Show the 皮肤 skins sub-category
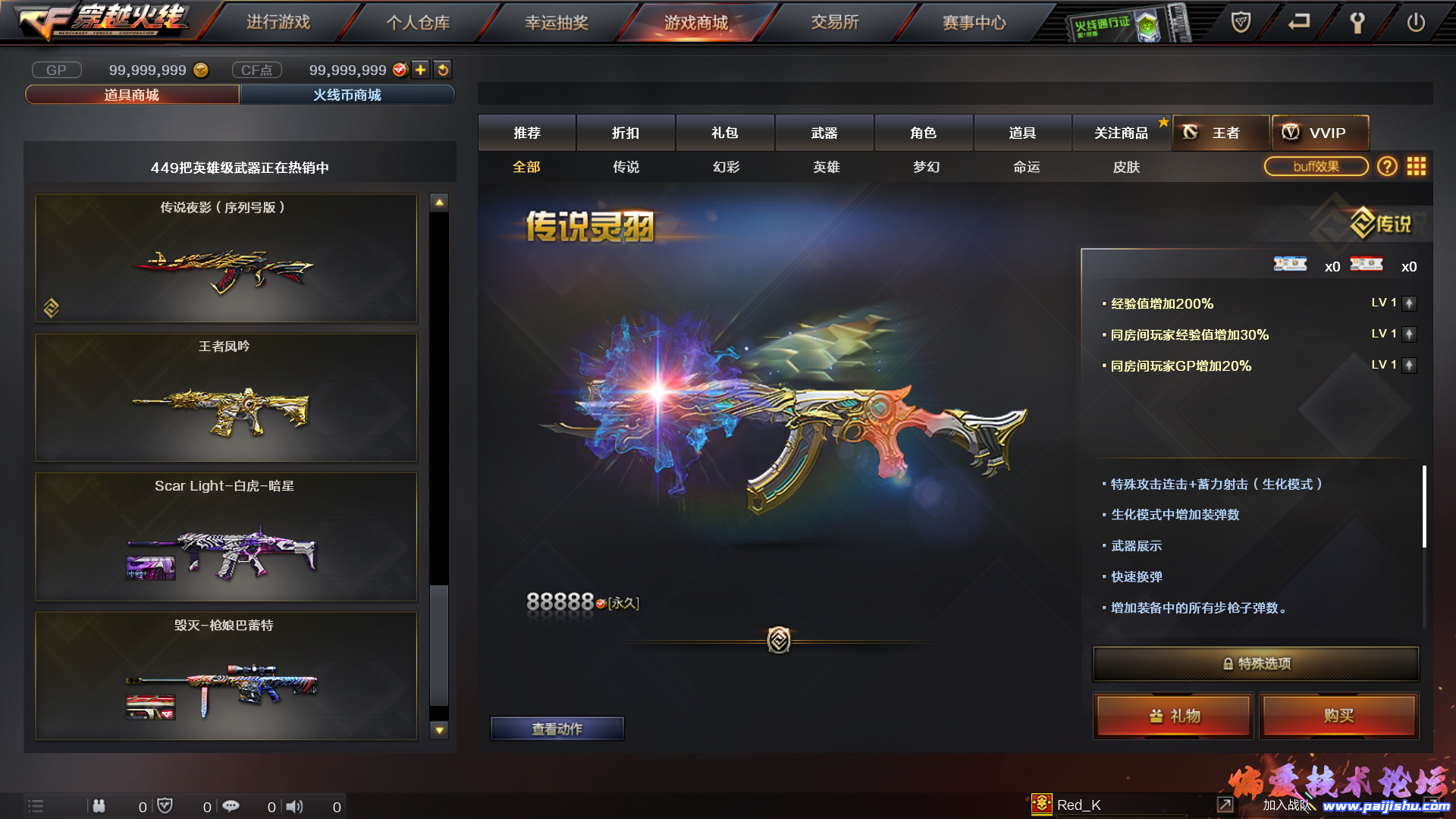The image size is (1456, 819). [1127, 167]
